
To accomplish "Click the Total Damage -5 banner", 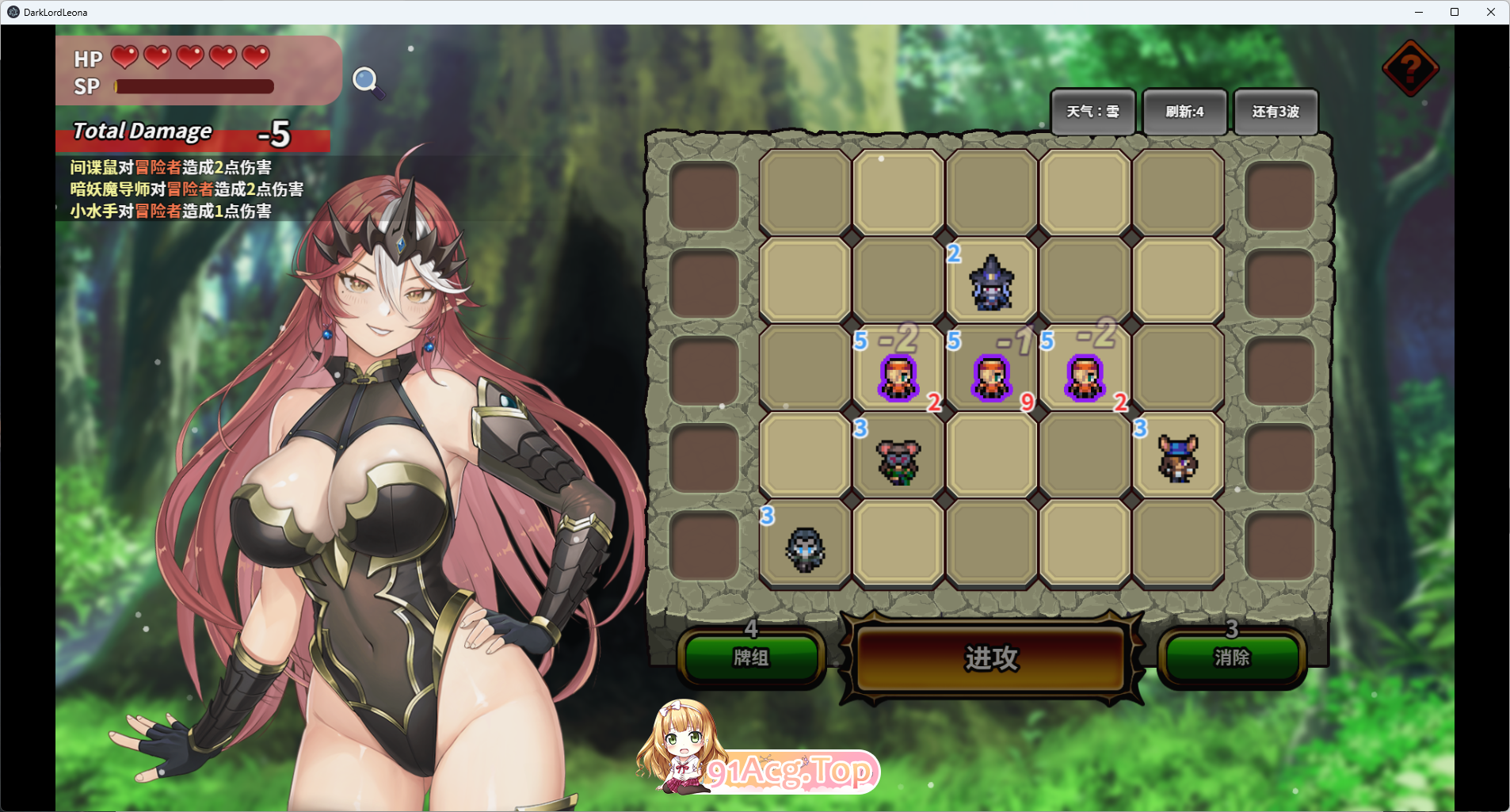I will 190,133.
